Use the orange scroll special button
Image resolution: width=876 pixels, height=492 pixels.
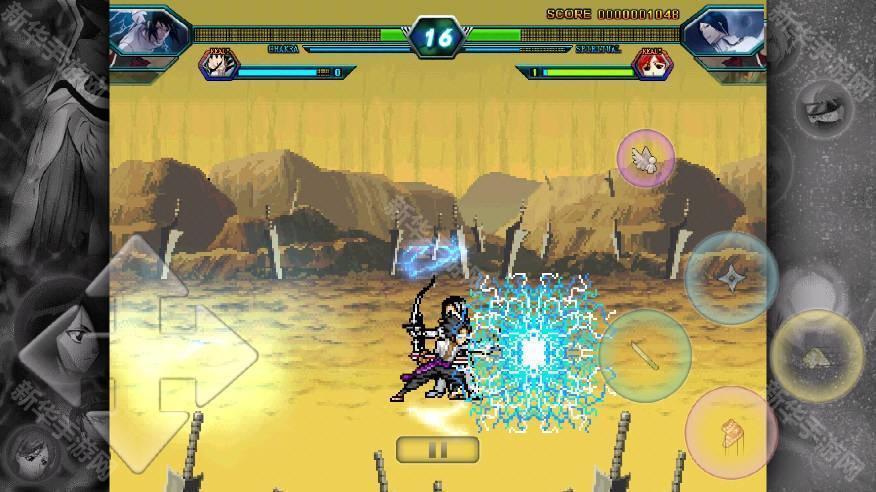point(731,432)
